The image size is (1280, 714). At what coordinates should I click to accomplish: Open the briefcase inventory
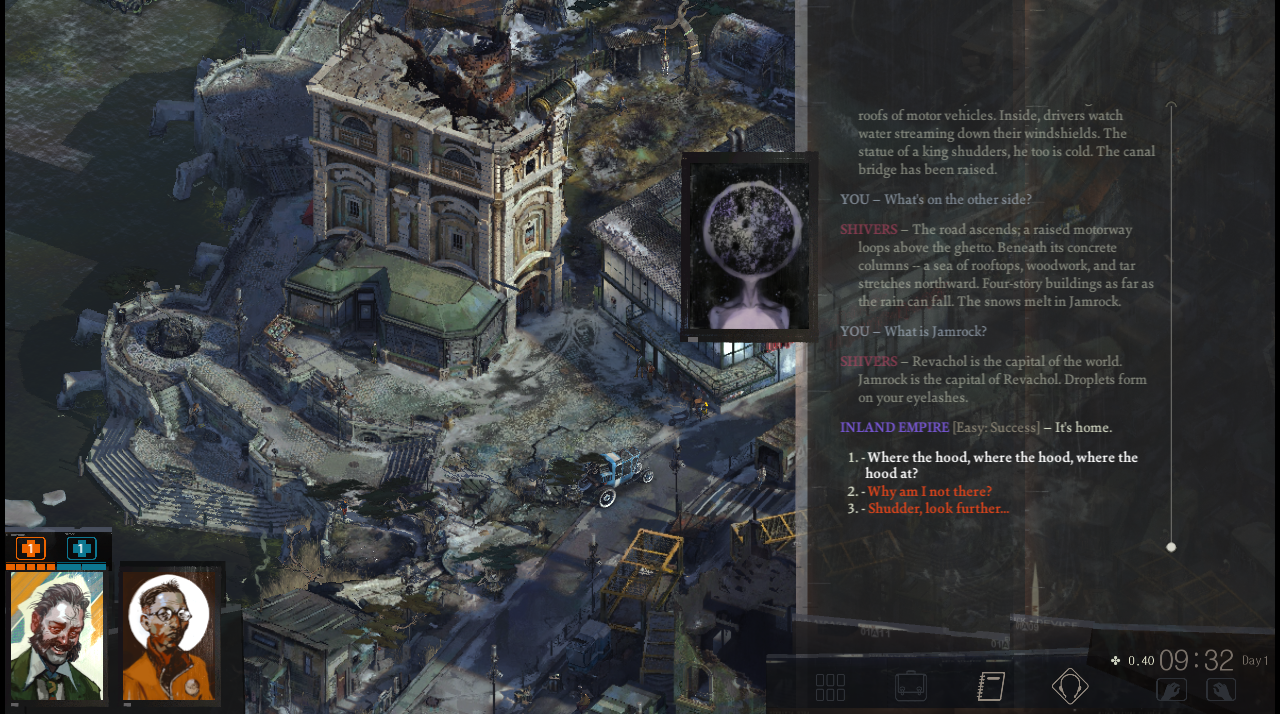click(910, 687)
